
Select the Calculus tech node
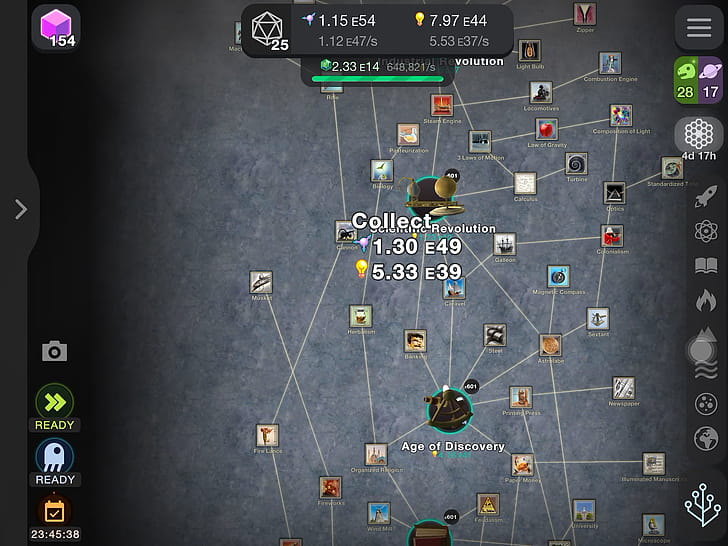[x=526, y=183]
